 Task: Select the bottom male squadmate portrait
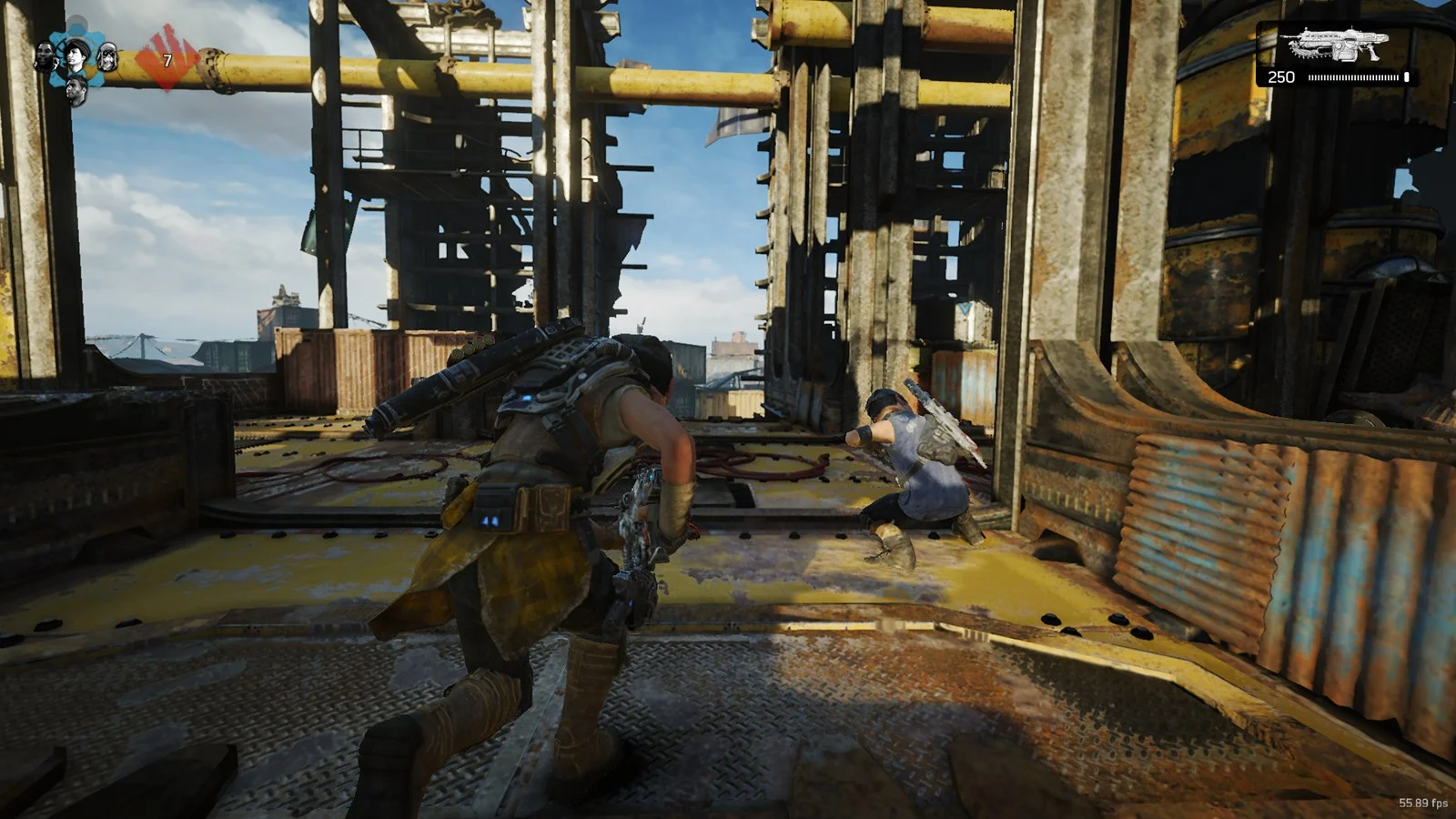76,88
